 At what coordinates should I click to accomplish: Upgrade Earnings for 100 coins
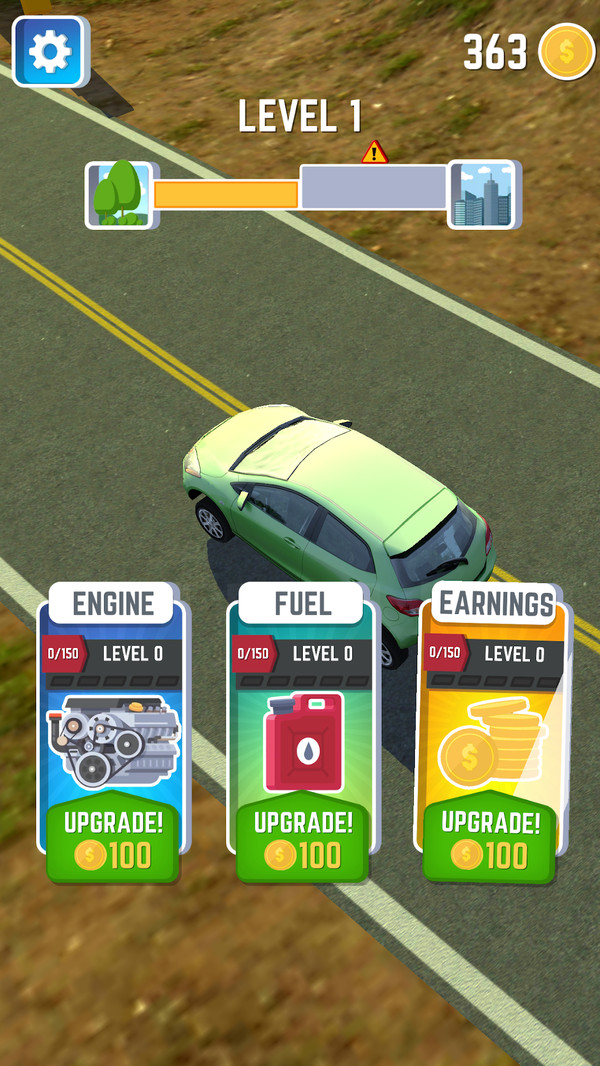tap(490, 840)
